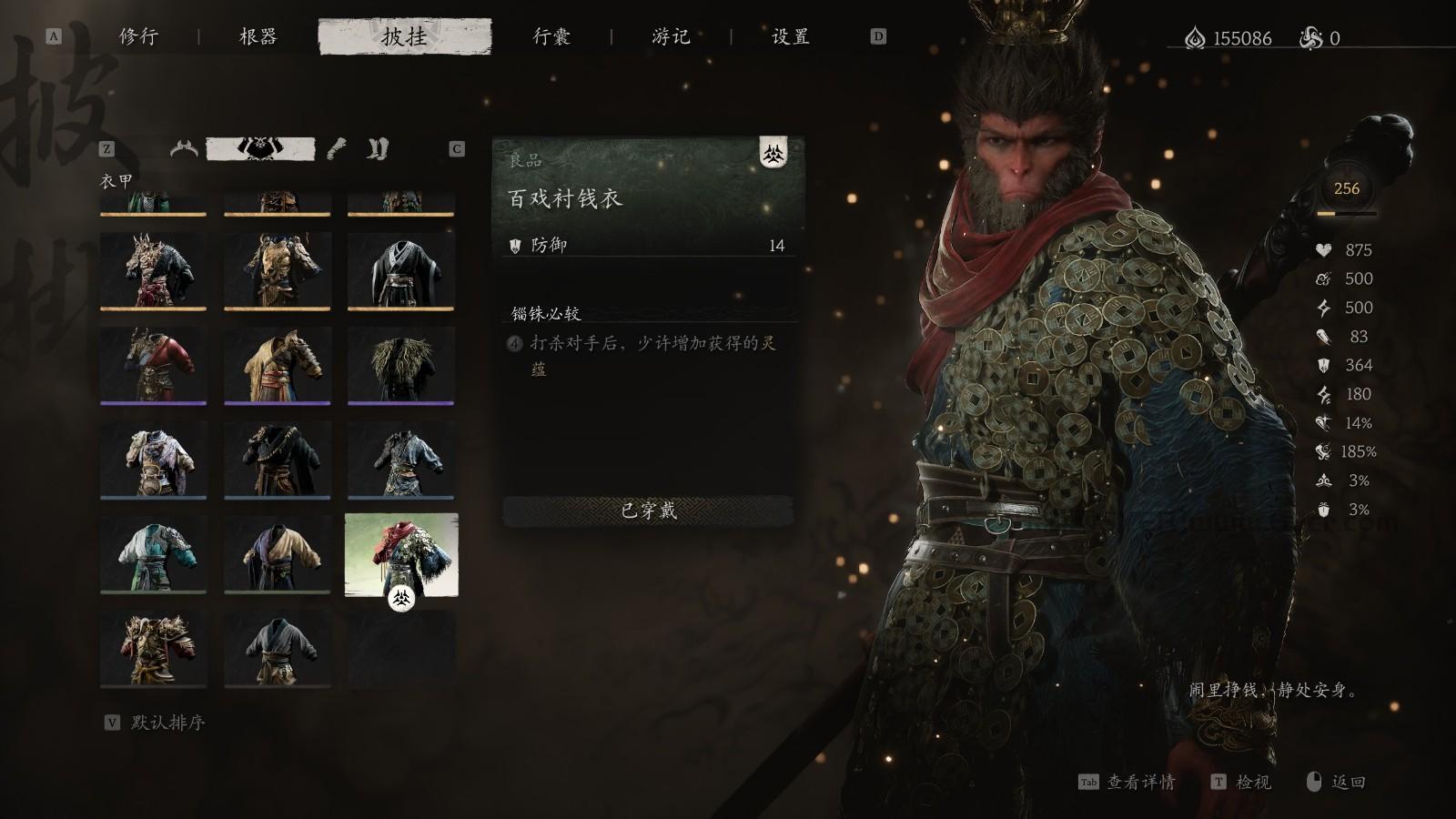Click the spark currency icon showing 155086
The height and width of the screenshot is (819, 1456).
pos(1193,38)
